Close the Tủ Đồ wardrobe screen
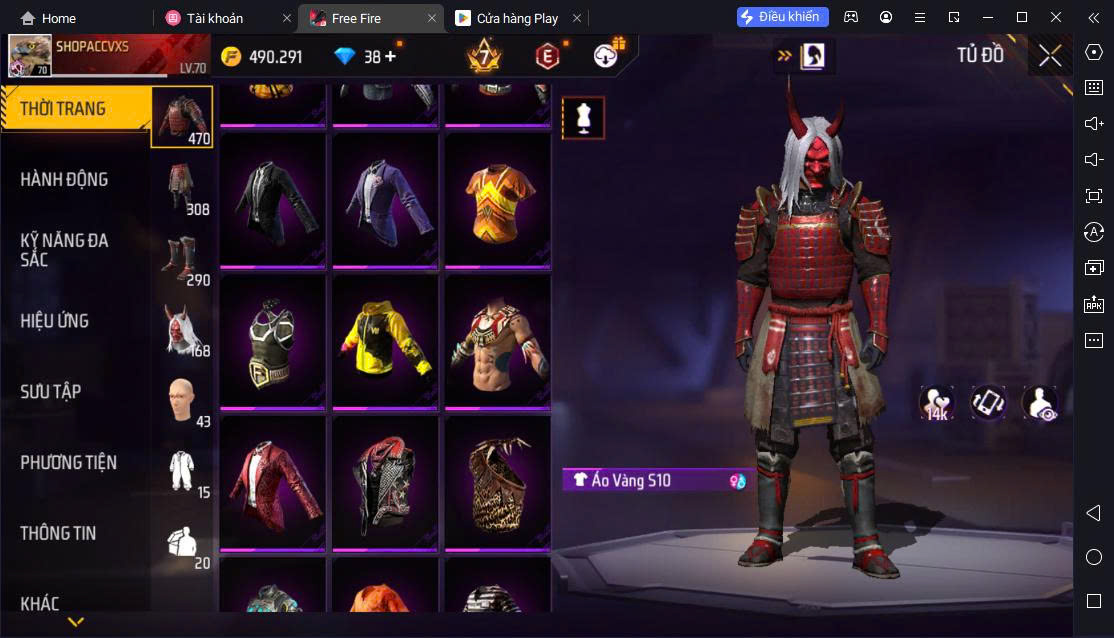This screenshot has width=1114, height=638. [1049, 55]
